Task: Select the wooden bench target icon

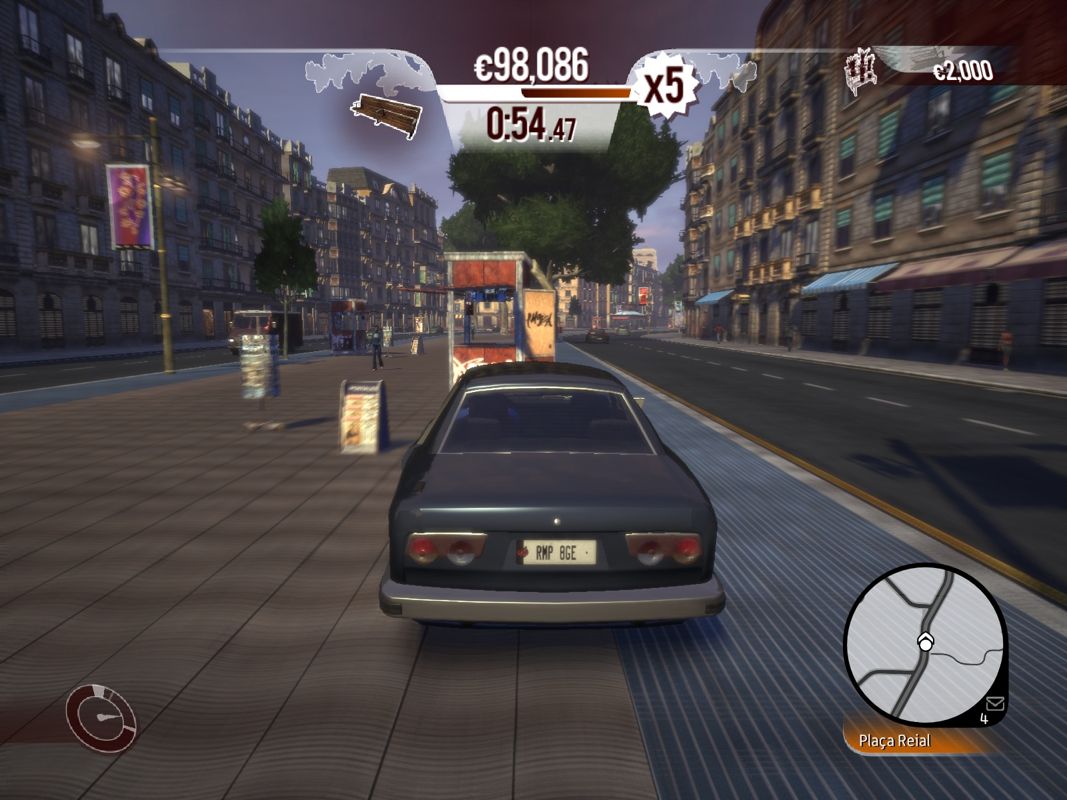Action: click(x=386, y=115)
